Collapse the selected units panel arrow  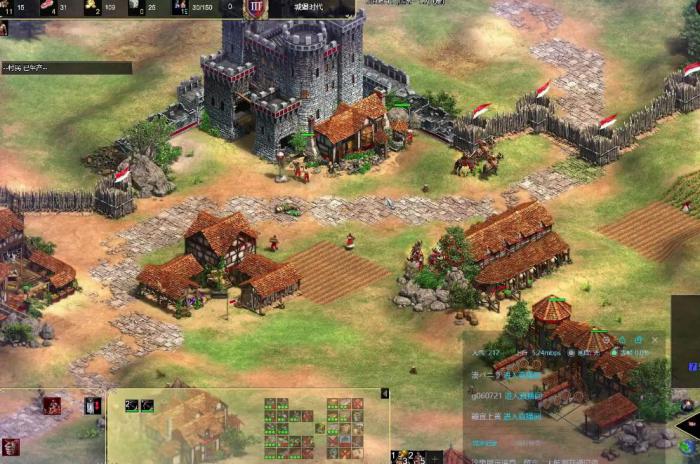(386, 394)
